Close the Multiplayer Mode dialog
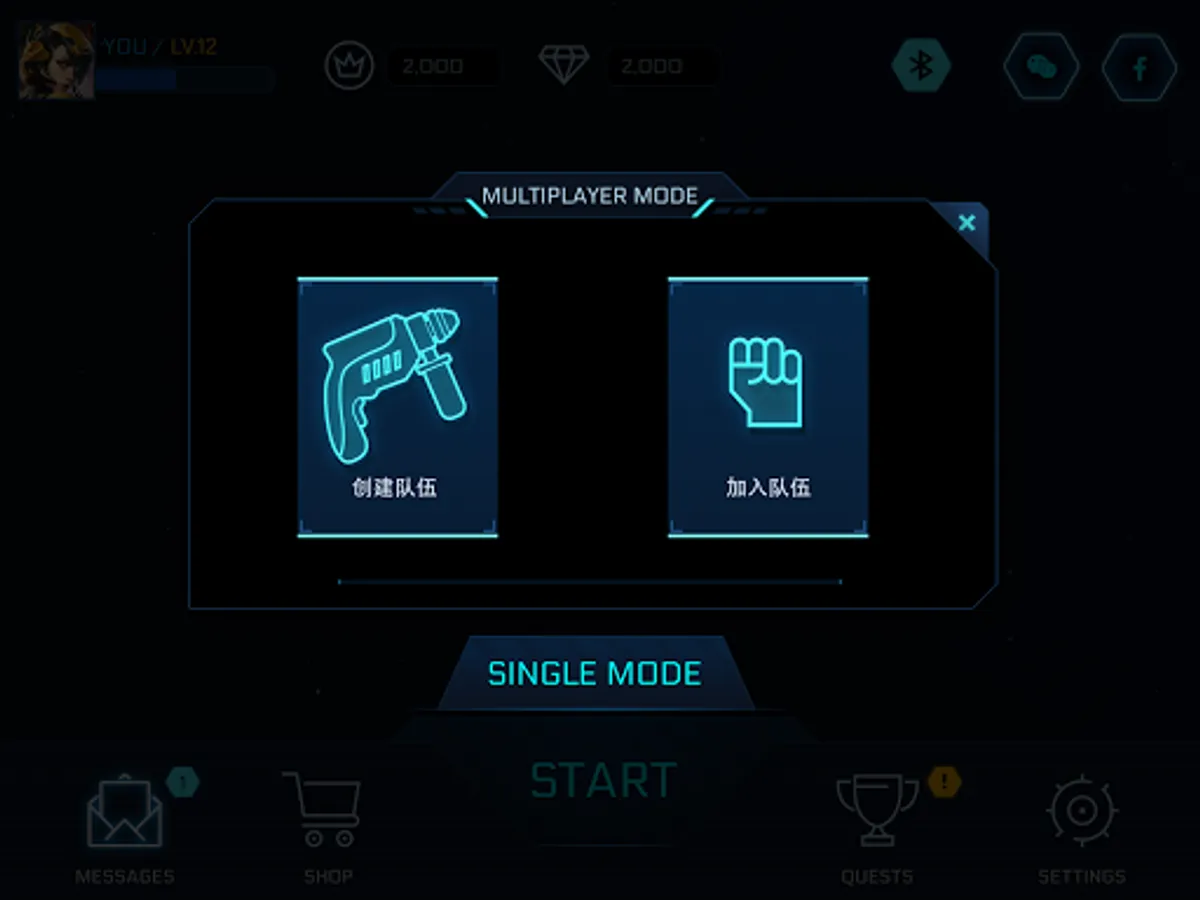The width and height of the screenshot is (1200, 900). 966,223
